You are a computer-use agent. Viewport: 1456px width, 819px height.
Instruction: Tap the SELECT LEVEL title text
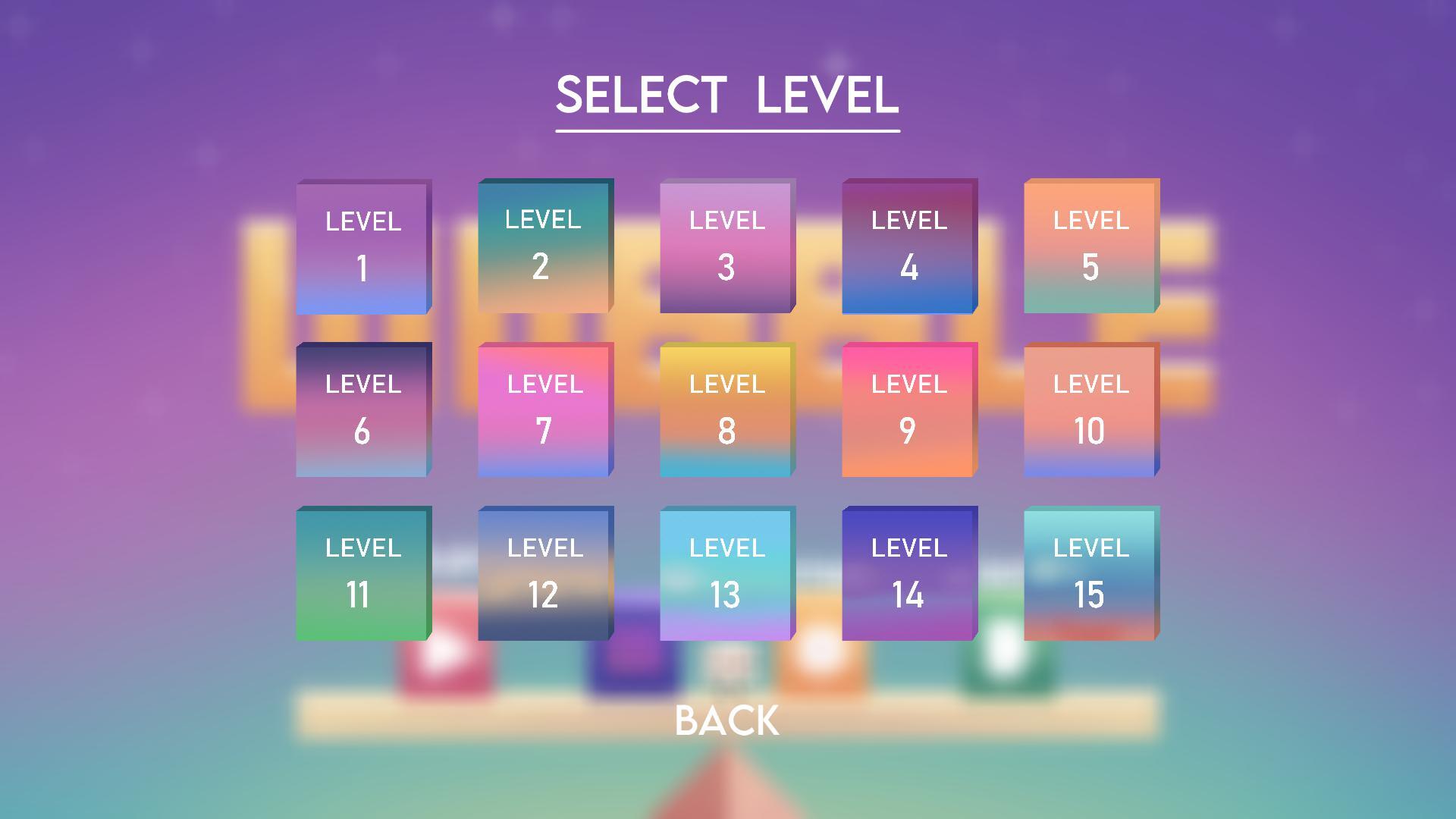(726, 95)
